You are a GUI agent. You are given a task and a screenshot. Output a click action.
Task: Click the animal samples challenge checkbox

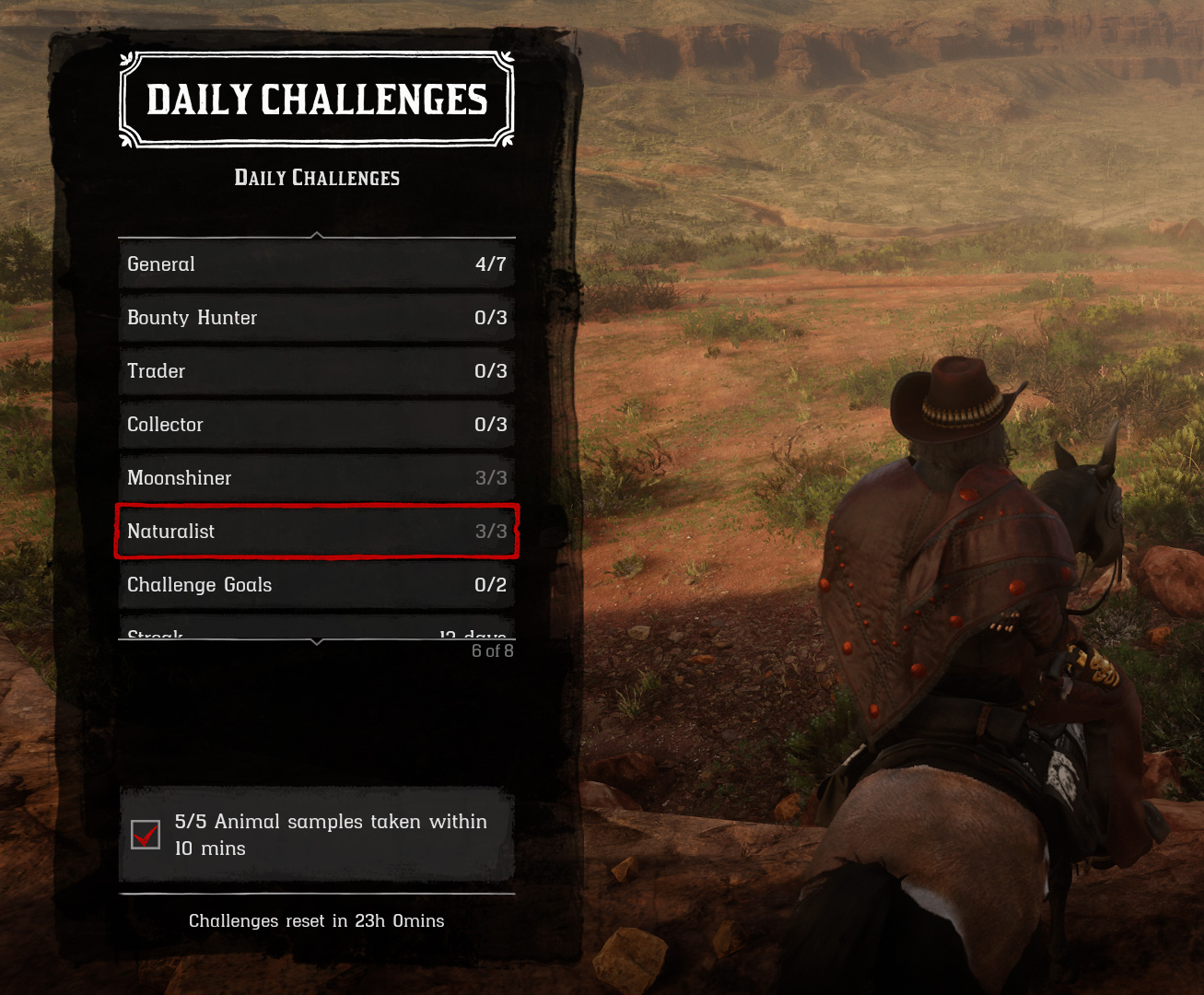146,835
